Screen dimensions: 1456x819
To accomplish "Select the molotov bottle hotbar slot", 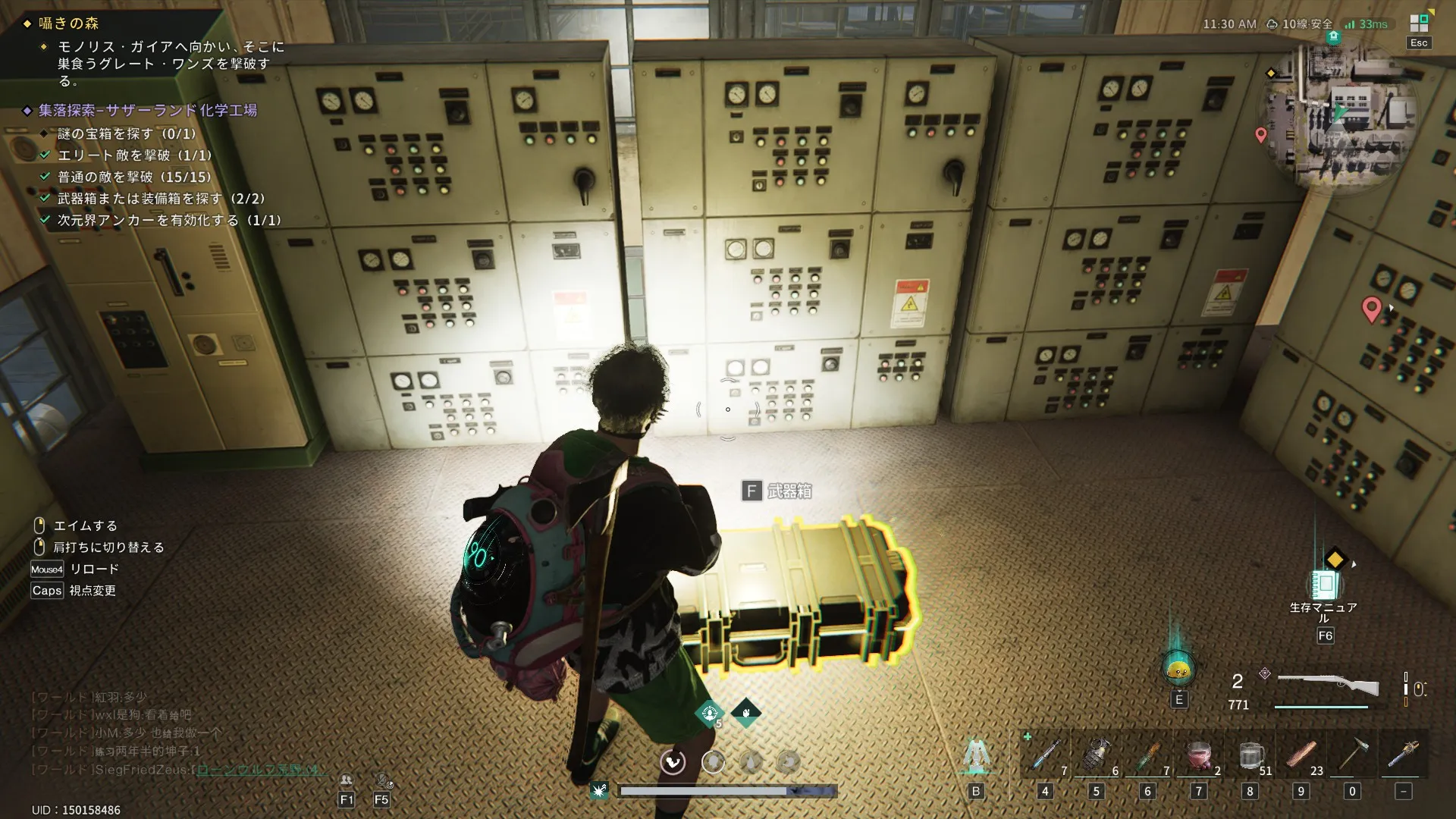I will [x=1148, y=755].
